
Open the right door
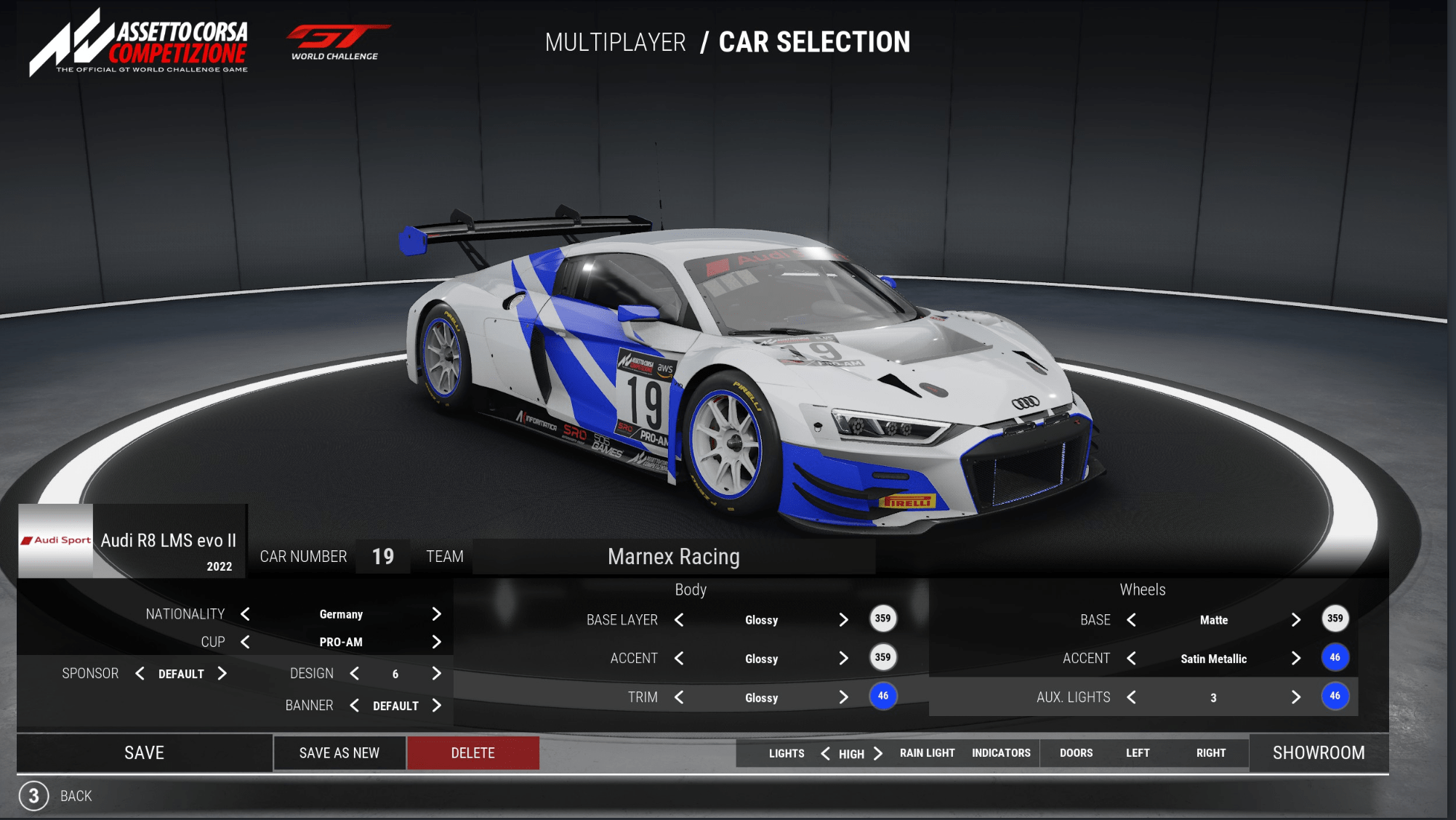click(1210, 753)
